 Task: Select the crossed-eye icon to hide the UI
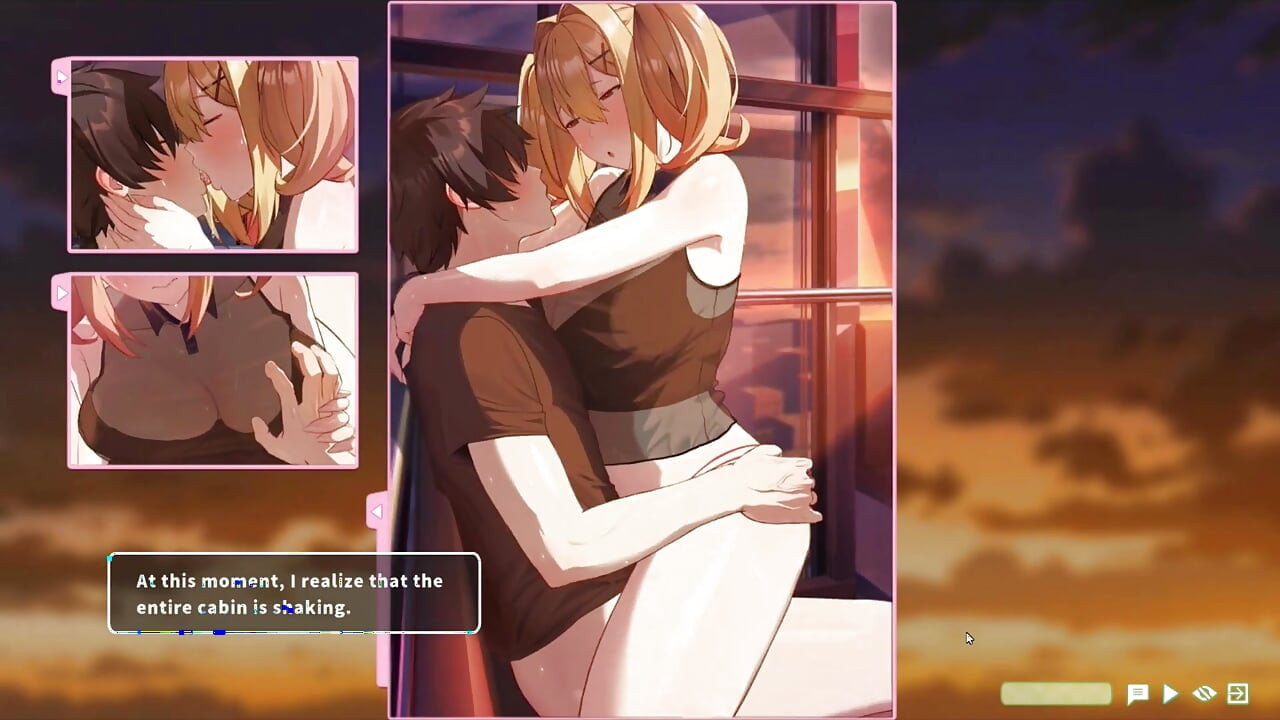click(1203, 693)
